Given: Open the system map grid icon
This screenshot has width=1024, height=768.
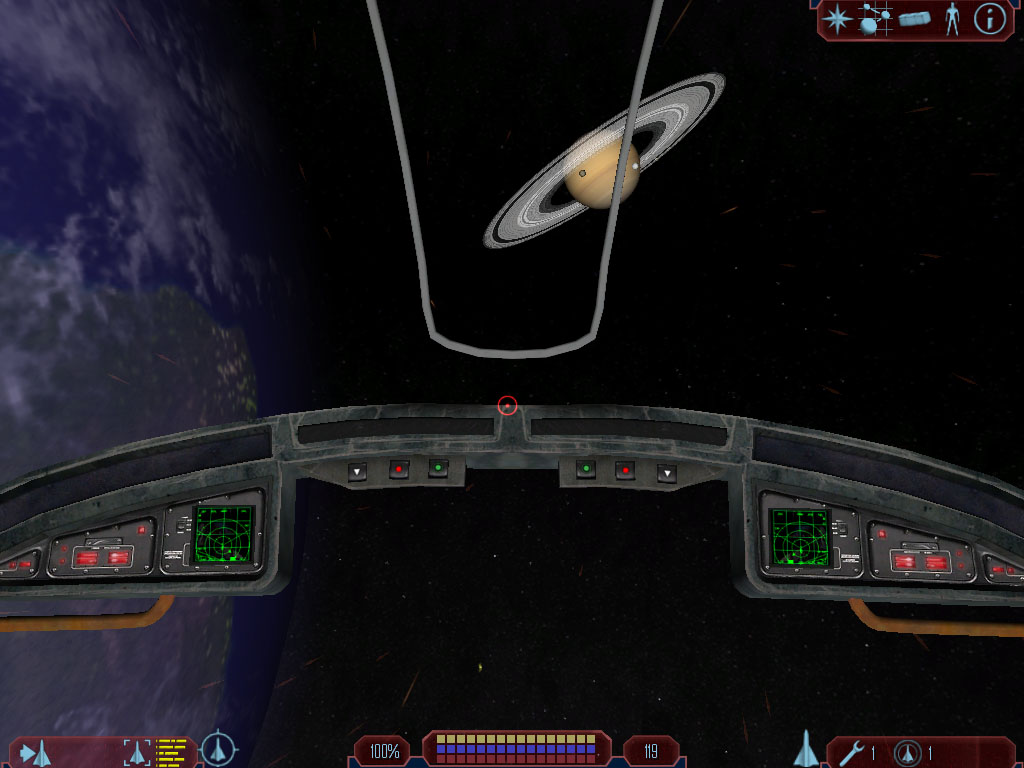Looking at the screenshot, I should coord(876,18).
